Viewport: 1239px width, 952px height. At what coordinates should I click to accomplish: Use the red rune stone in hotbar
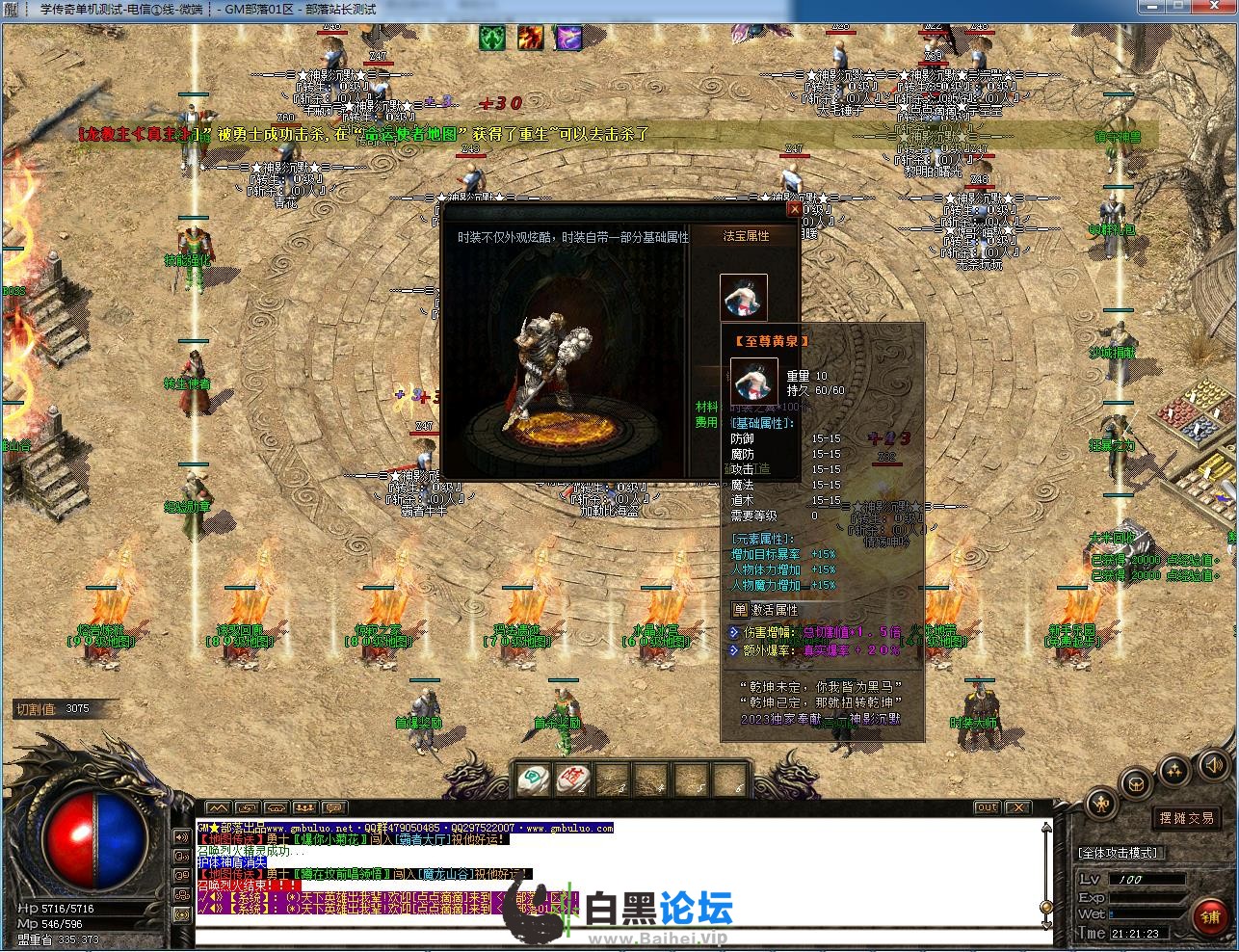point(572,779)
